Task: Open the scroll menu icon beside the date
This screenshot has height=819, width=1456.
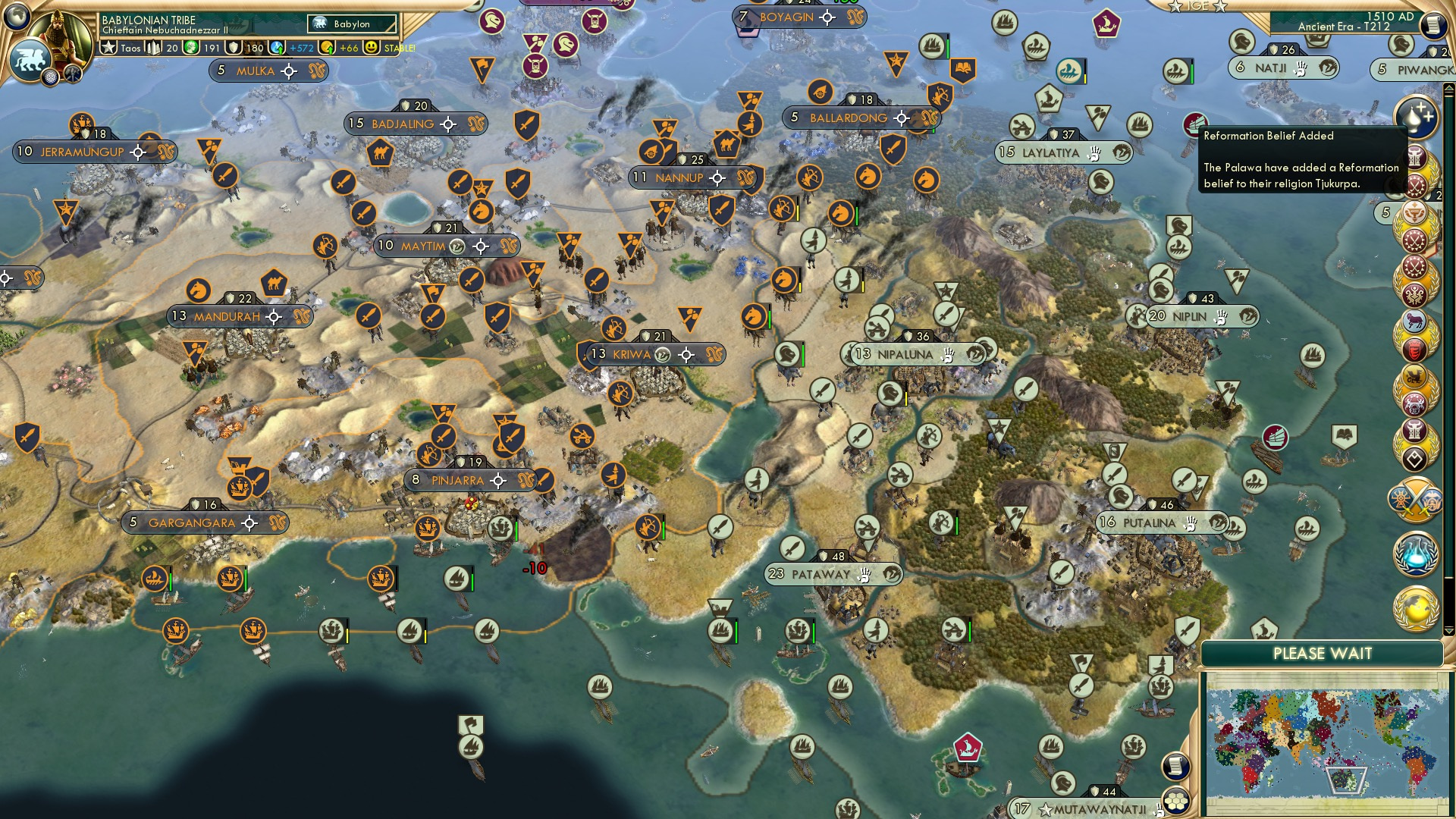Action: [x=1432, y=25]
